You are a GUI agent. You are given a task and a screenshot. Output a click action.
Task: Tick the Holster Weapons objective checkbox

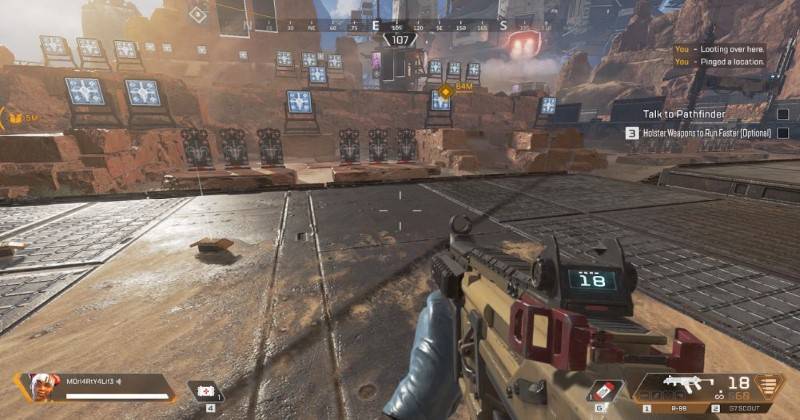[x=782, y=132]
